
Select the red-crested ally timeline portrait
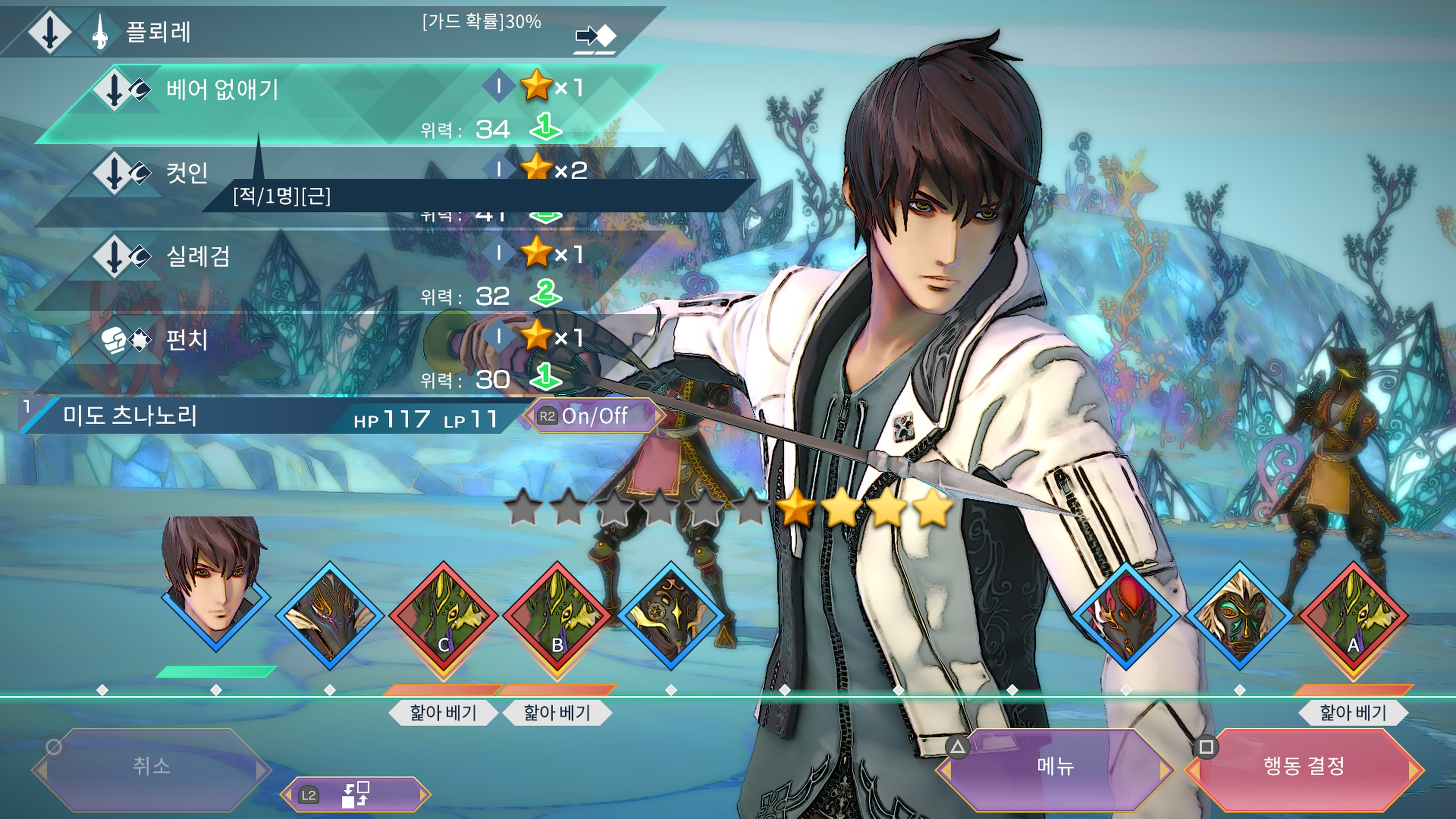click(1125, 616)
